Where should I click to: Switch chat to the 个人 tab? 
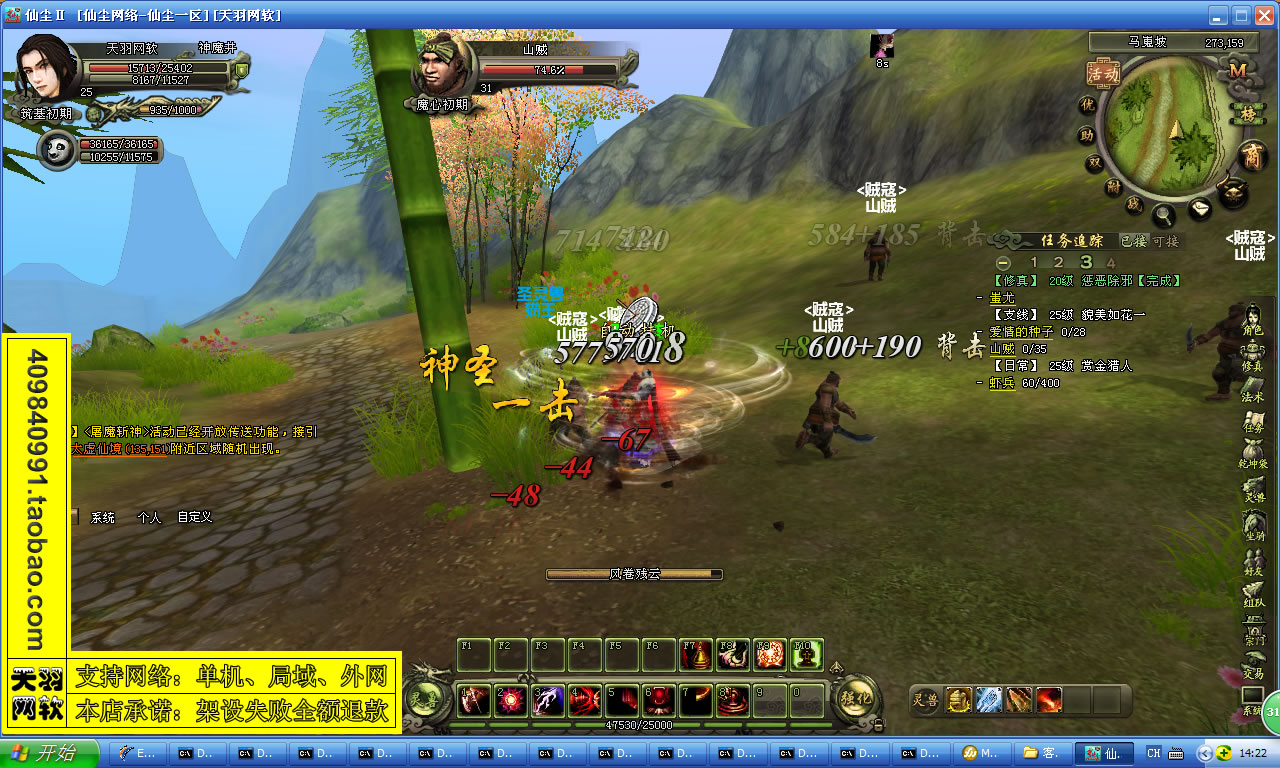tap(149, 518)
